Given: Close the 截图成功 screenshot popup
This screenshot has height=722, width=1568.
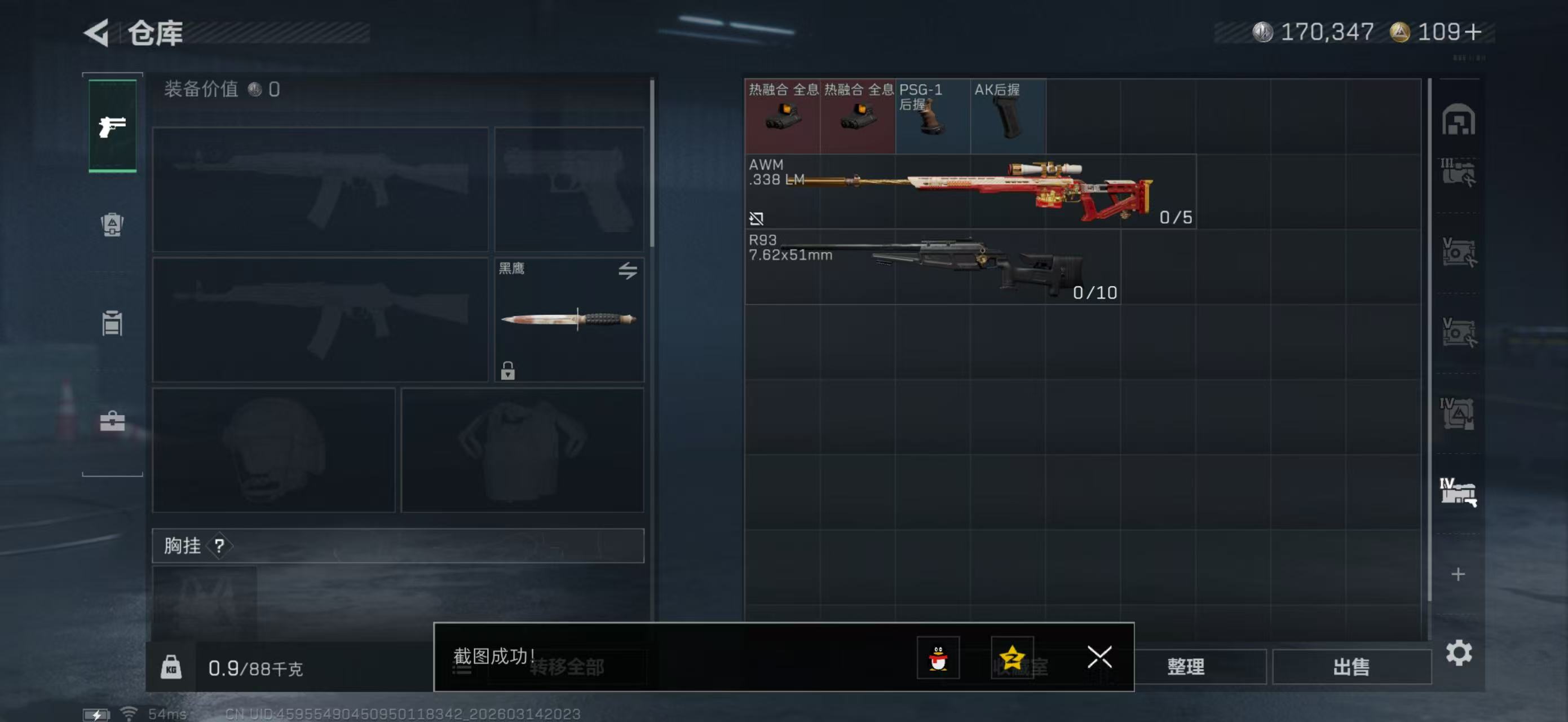Looking at the screenshot, I should pyautogui.click(x=1099, y=657).
